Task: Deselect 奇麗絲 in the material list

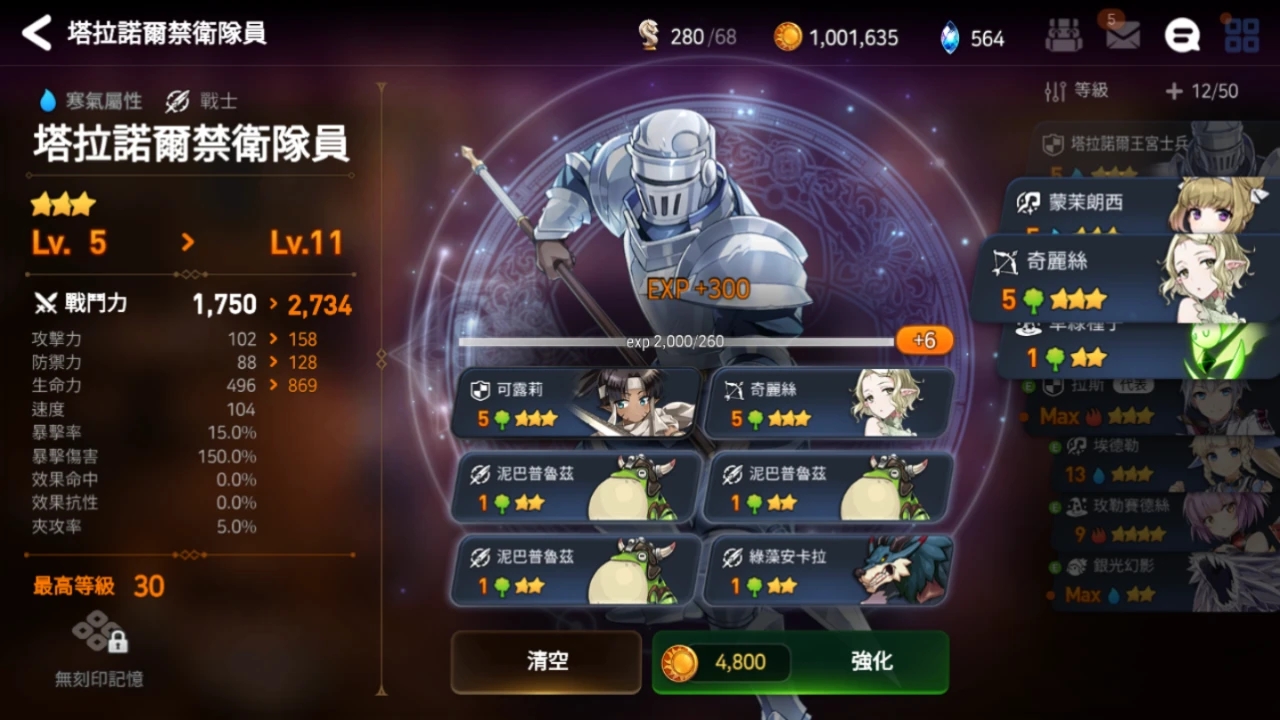Action: [x=827, y=402]
